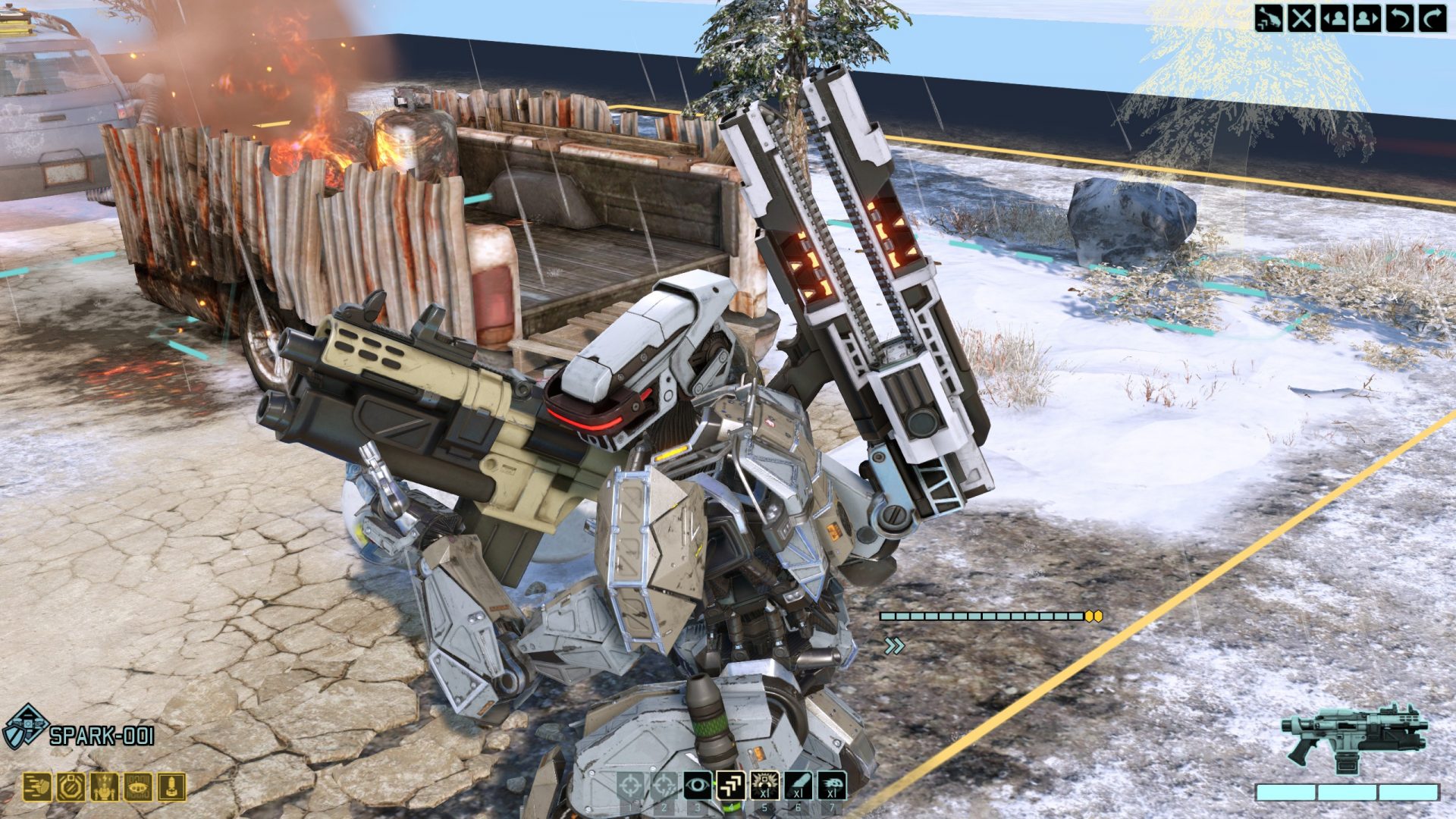This screenshot has width=1456, height=819.
Task: Activate the Overwatch eye ability
Action: [x=698, y=786]
